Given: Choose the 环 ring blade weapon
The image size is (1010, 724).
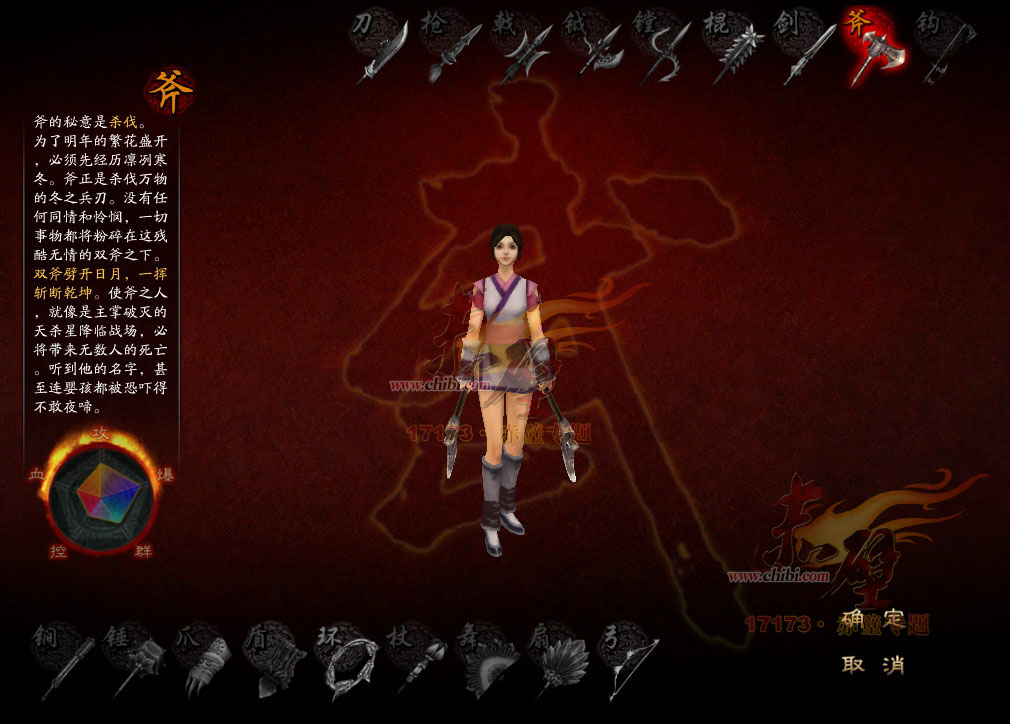Looking at the screenshot, I should point(348,660).
